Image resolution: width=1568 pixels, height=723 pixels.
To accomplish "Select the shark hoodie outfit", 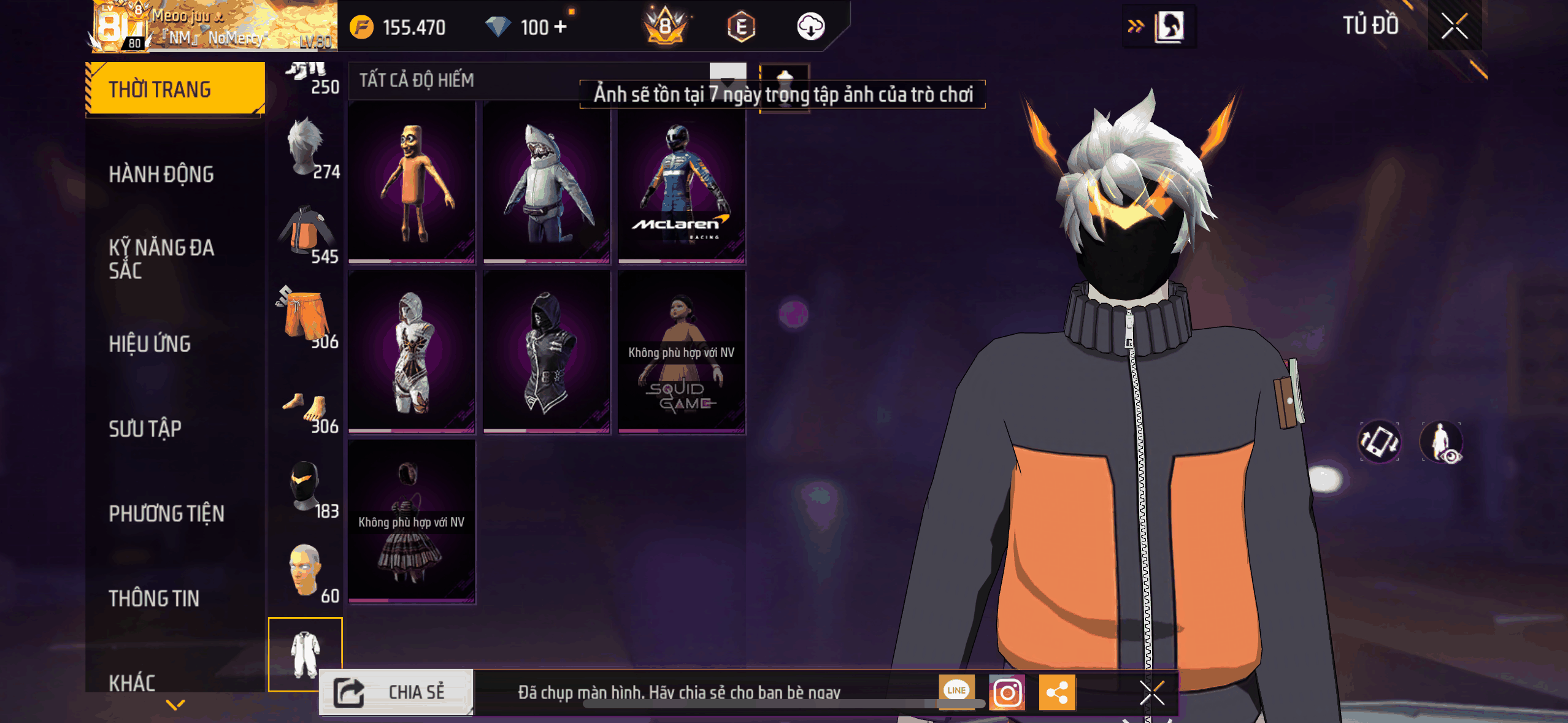I will (546, 182).
